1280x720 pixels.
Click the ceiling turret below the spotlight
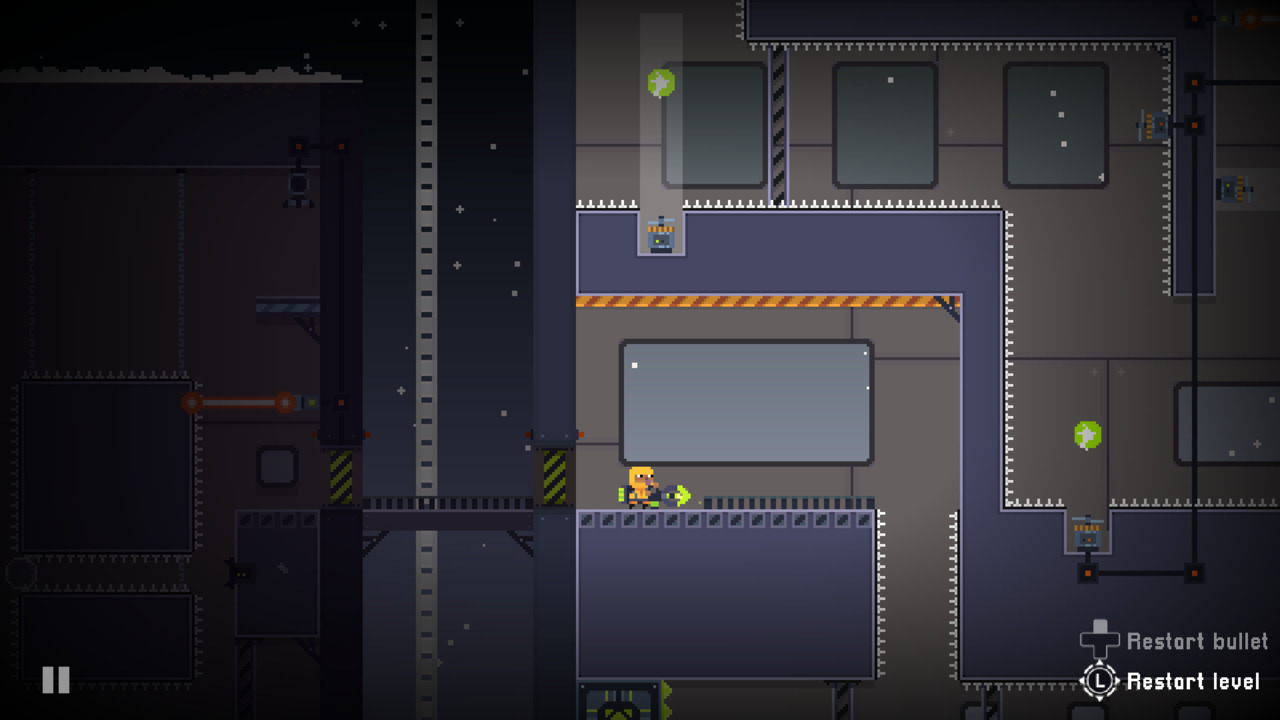click(661, 238)
